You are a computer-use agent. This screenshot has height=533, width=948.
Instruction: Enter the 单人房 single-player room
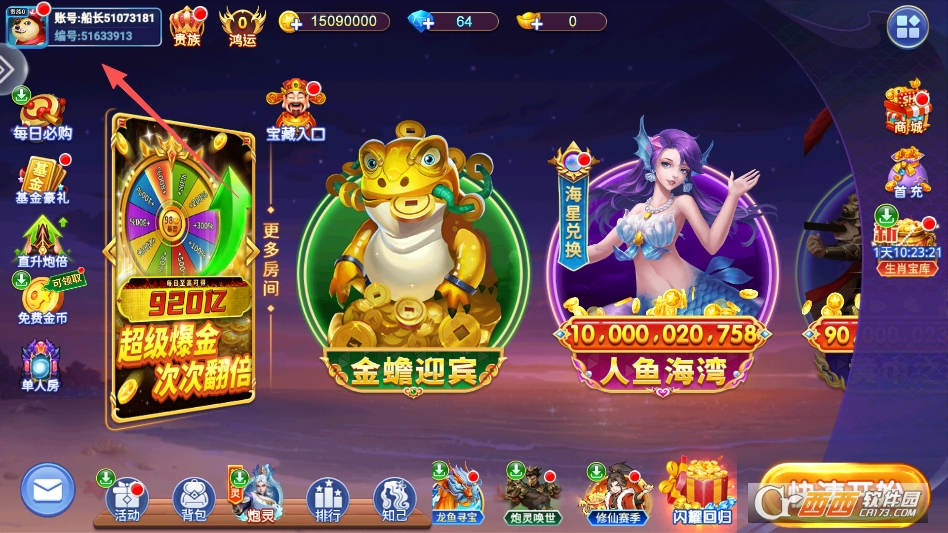(41, 366)
